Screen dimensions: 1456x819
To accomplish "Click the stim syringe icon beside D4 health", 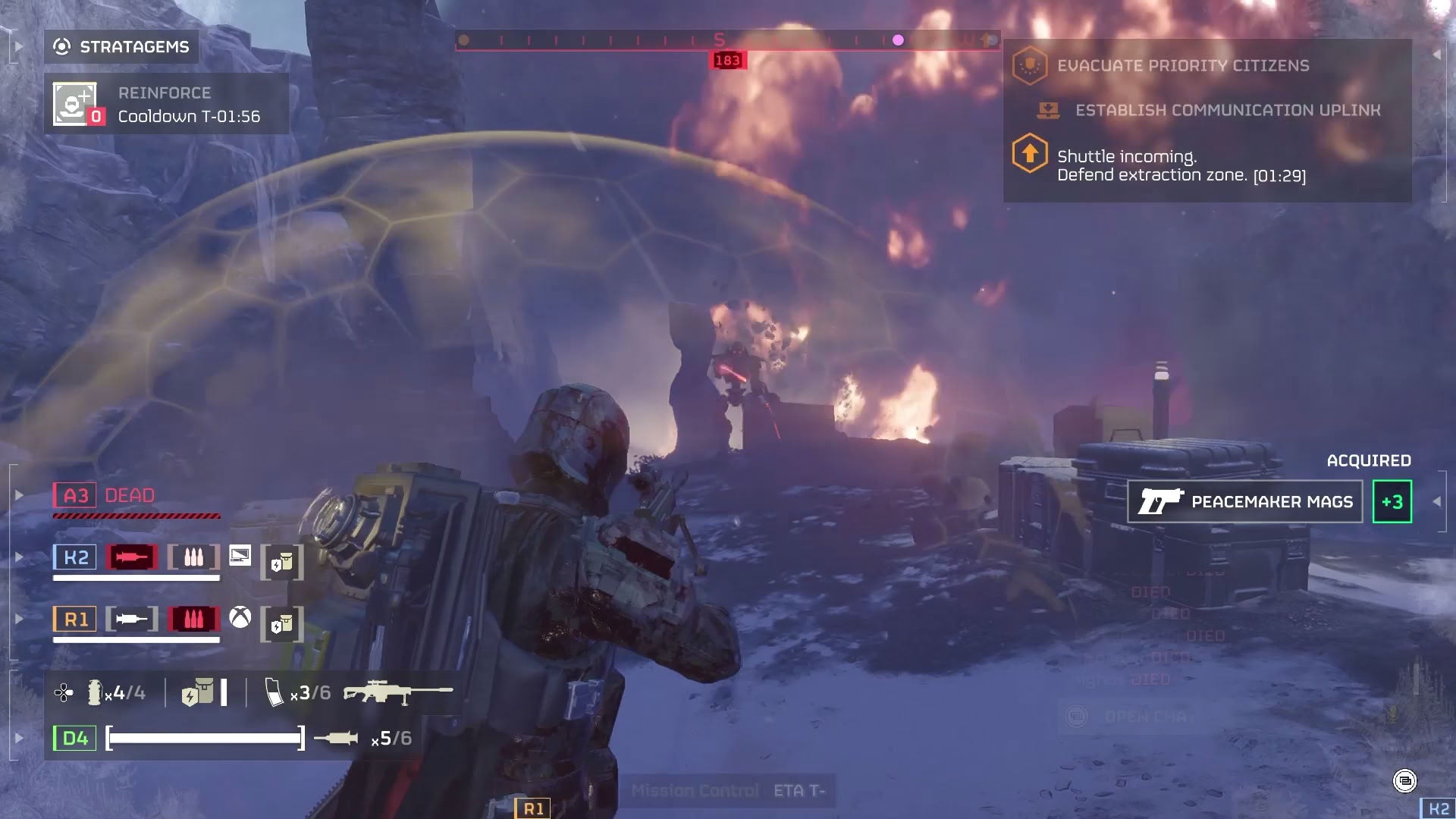I will pos(336,738).
